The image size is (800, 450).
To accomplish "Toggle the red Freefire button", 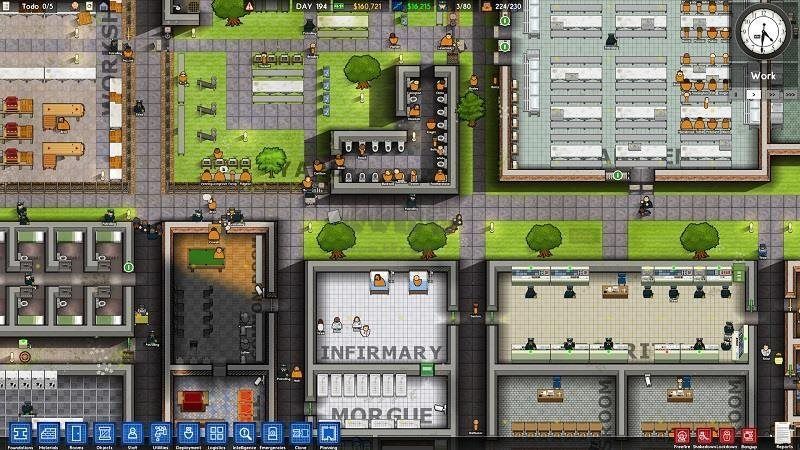I will click(681, 435).
